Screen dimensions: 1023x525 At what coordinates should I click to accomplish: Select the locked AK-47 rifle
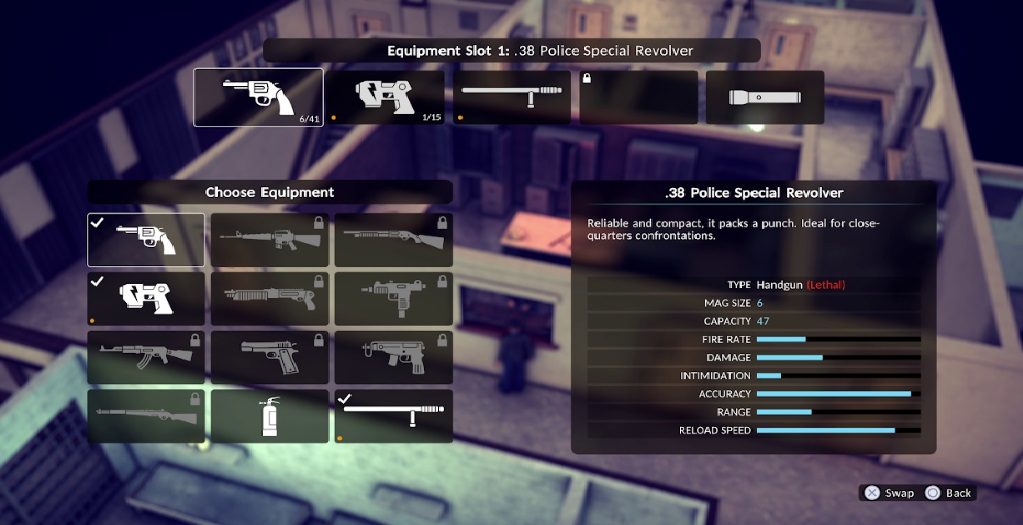click(x=146, y=357)
